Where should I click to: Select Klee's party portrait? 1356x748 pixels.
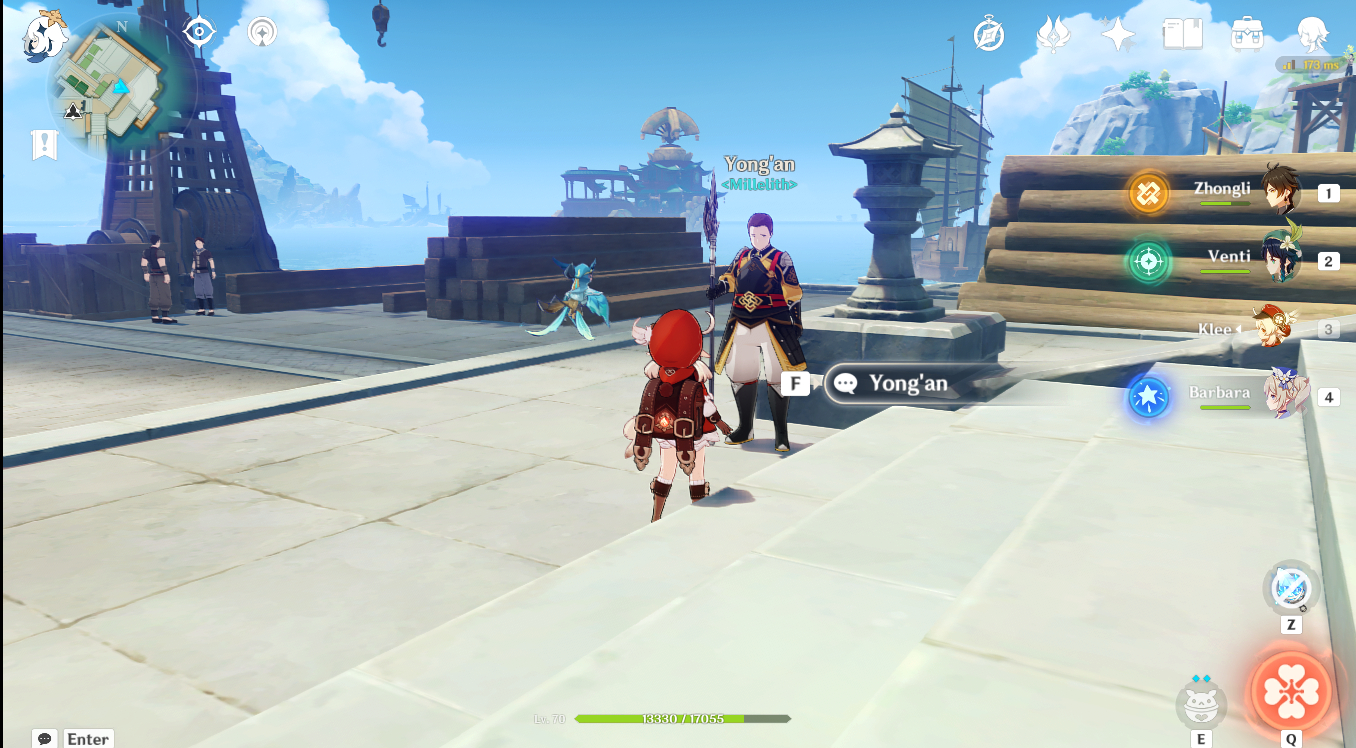pos(1274,328)
